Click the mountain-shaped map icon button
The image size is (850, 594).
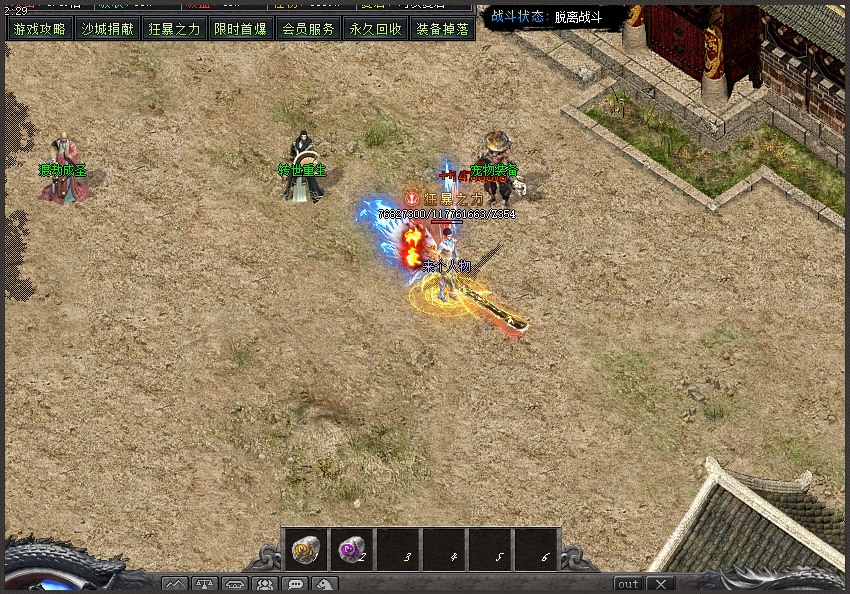pyautogui.click(x=175, y=584)
